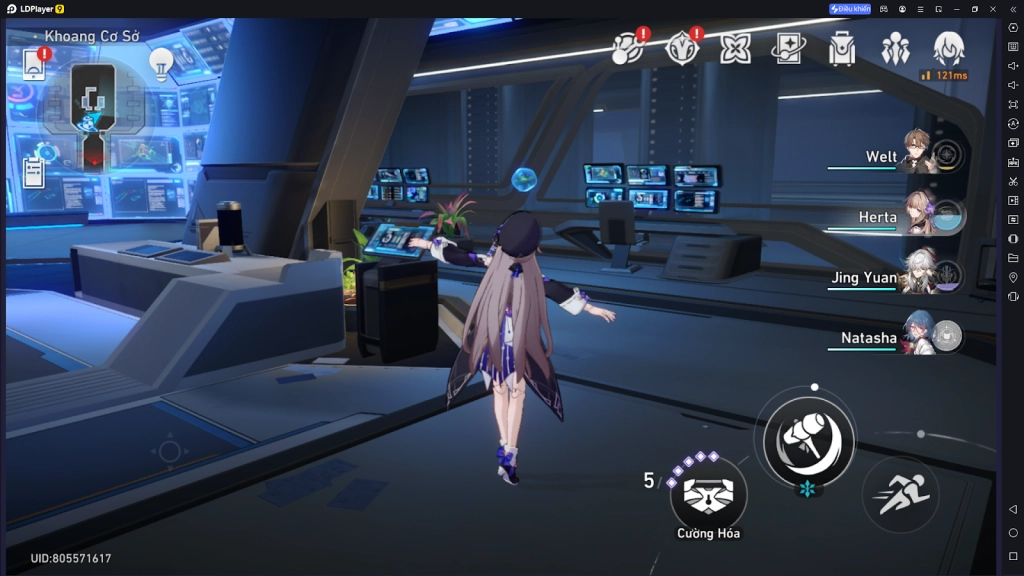Switch to Welt in the party list
The image size is (1024, 576).
pyautogui.click(x=915, y=156)
